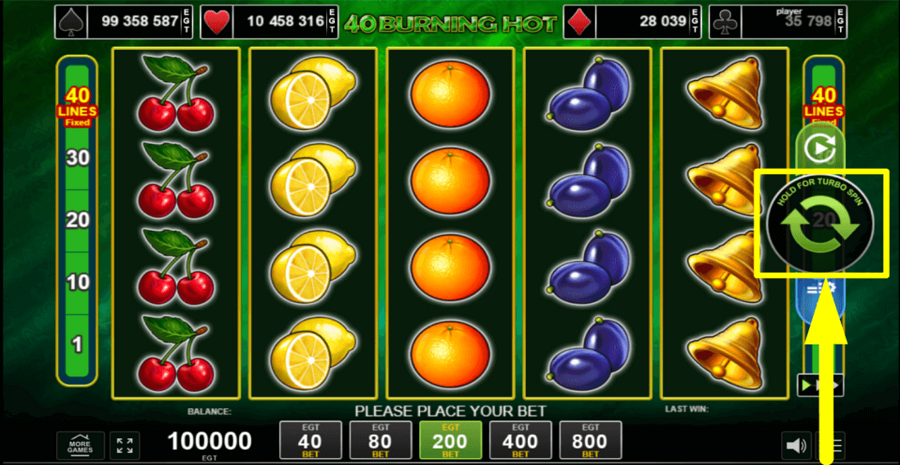Set the bet to 400
Viewport: 900px width, 465px height.
pyautogui.click(x=520, y=439)
